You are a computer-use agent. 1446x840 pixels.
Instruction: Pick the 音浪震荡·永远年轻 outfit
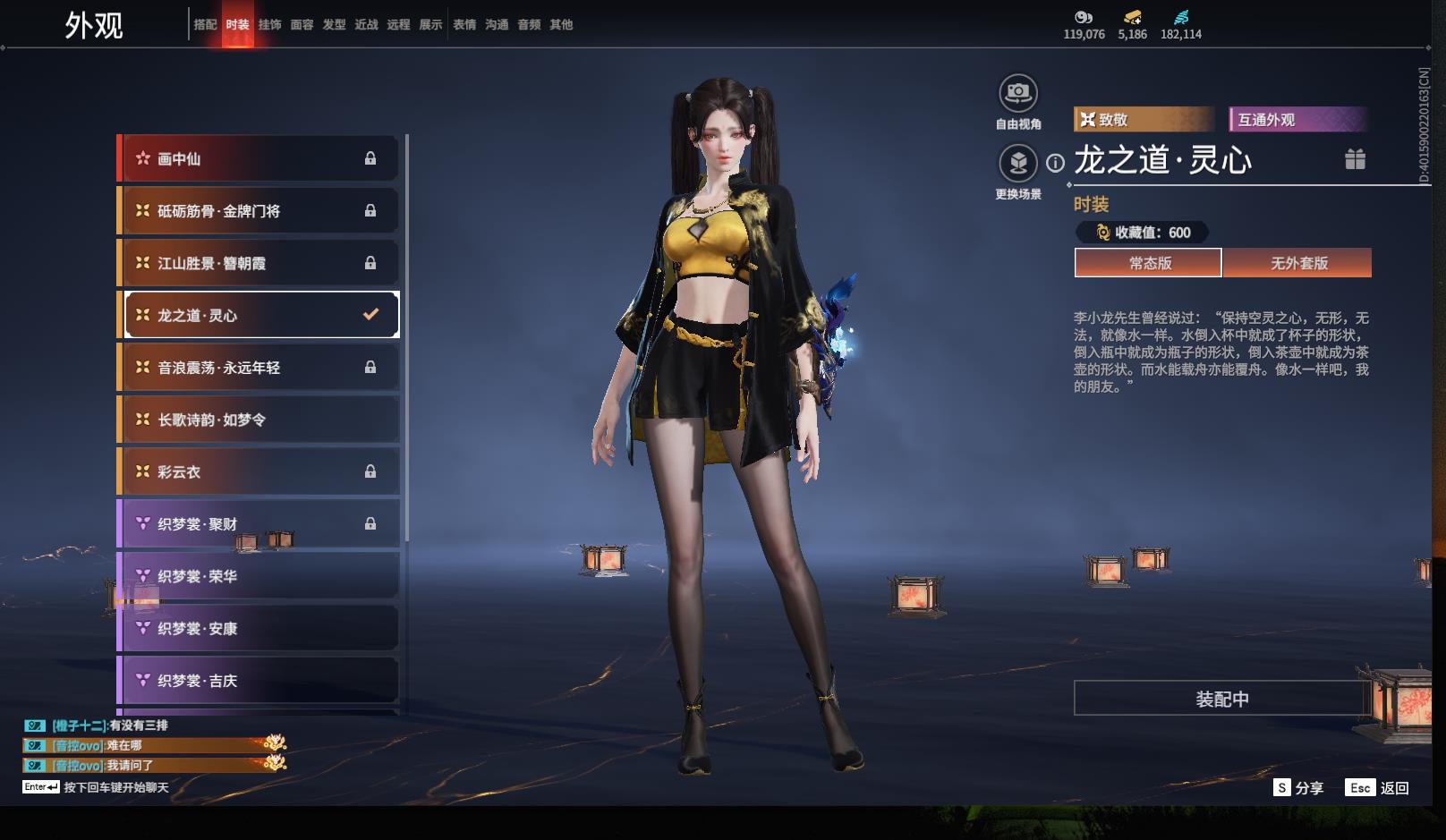coord(259,368)
